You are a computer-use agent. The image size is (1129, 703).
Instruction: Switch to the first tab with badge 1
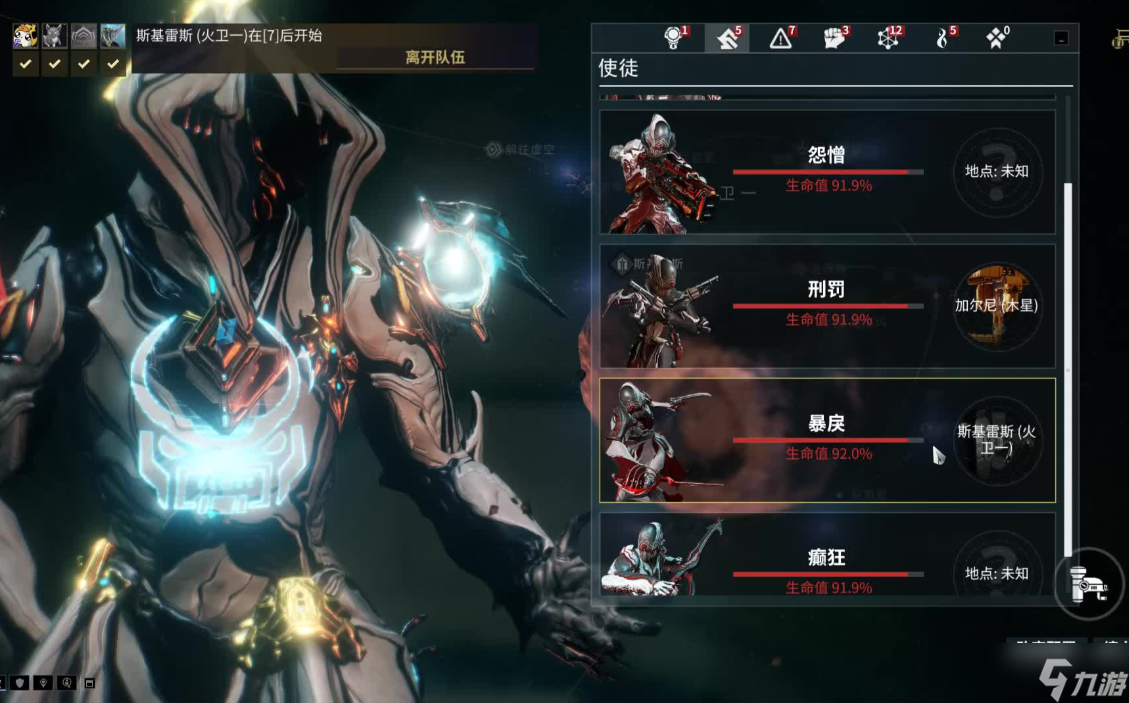point(676,39)
